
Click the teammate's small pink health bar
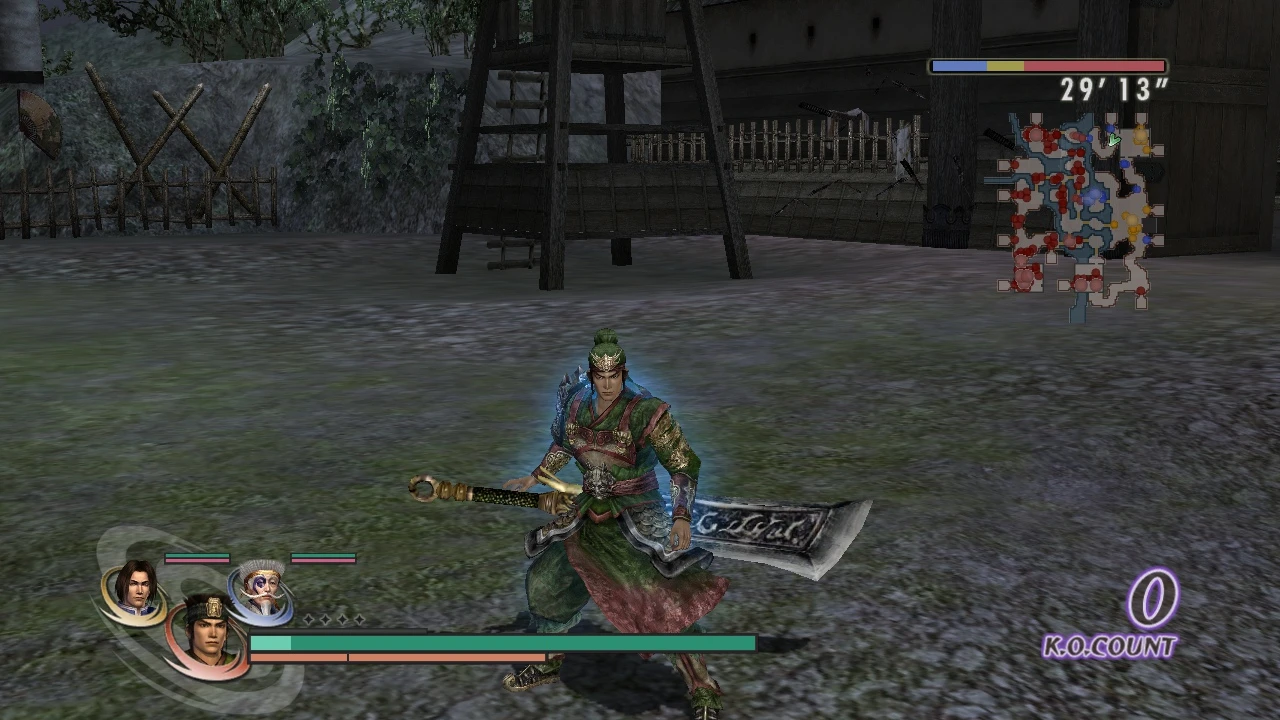(197, 561)
